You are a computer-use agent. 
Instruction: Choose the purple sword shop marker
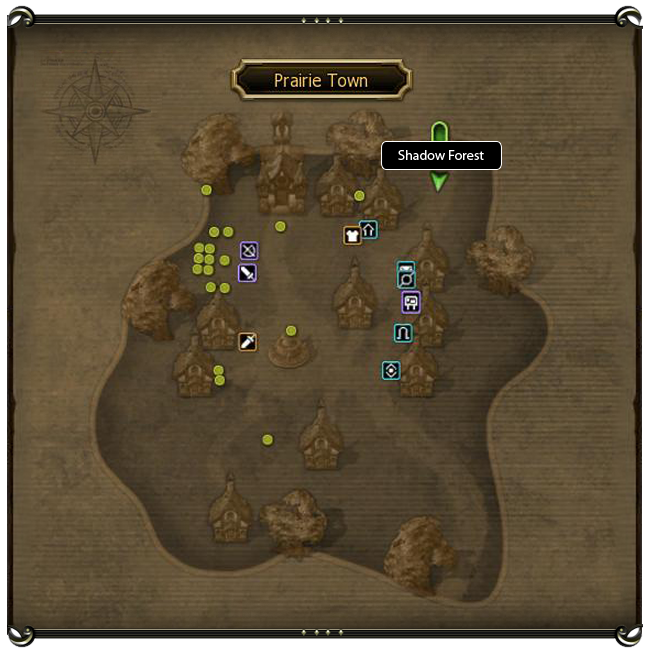[x=248, y=272]
